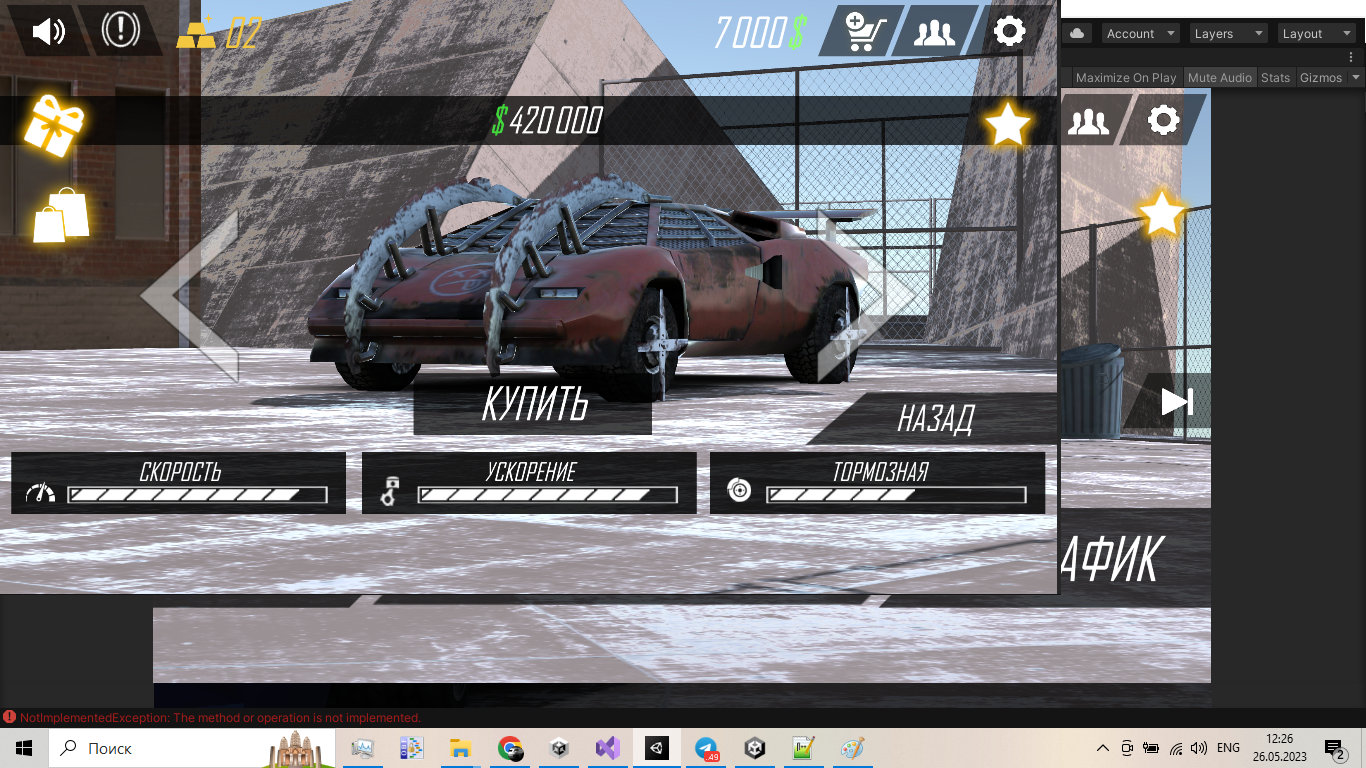
Task: Toggle Mute Audio in the Unity toolbar
Action: pyautogui.click(x=1219, y=78)
